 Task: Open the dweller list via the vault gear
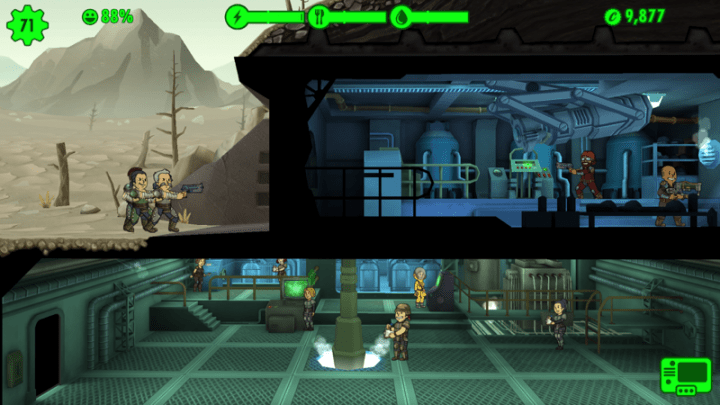(x=26, y=23)
